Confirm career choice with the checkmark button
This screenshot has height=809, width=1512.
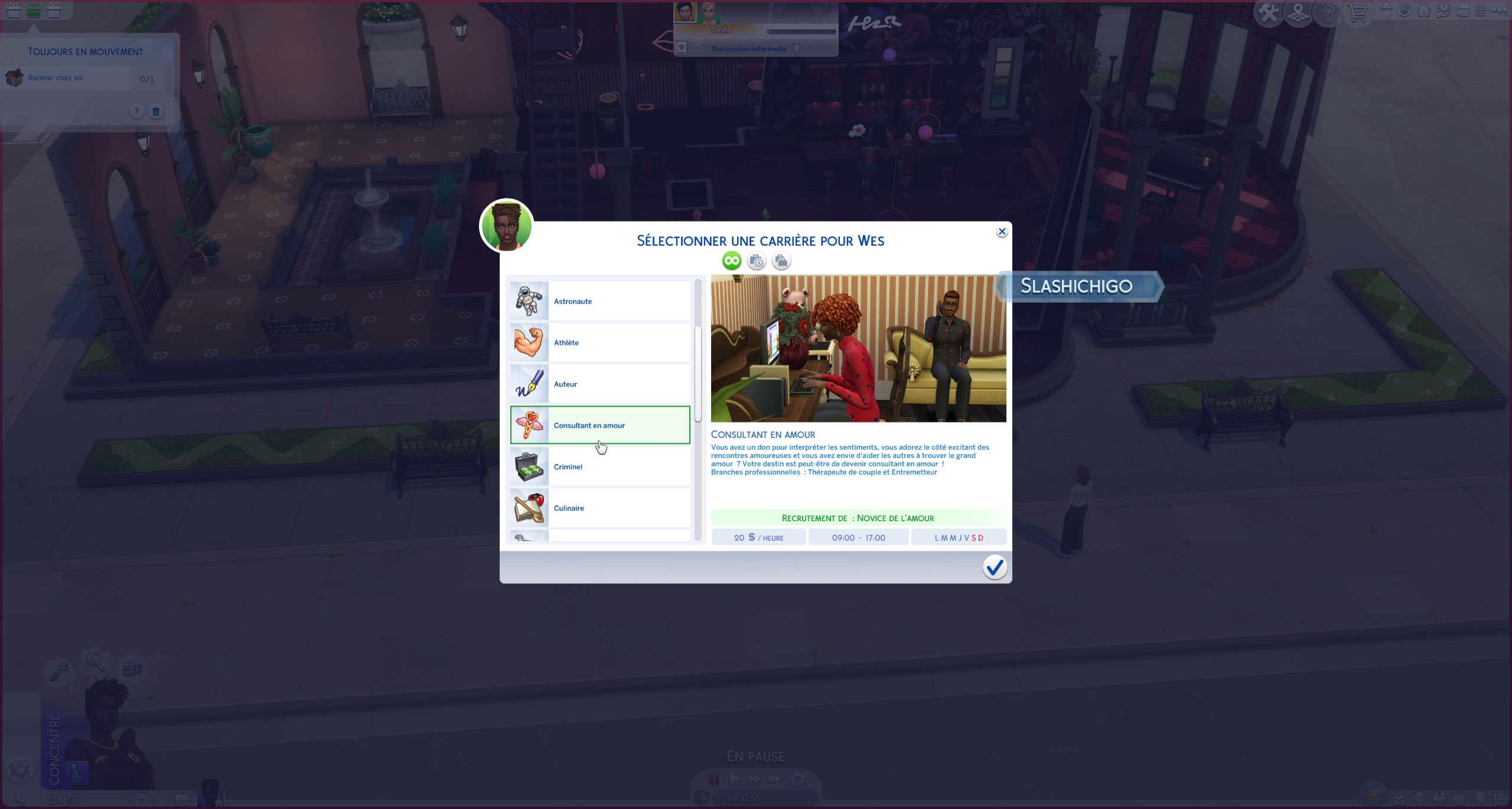click(x=995, y=567)
